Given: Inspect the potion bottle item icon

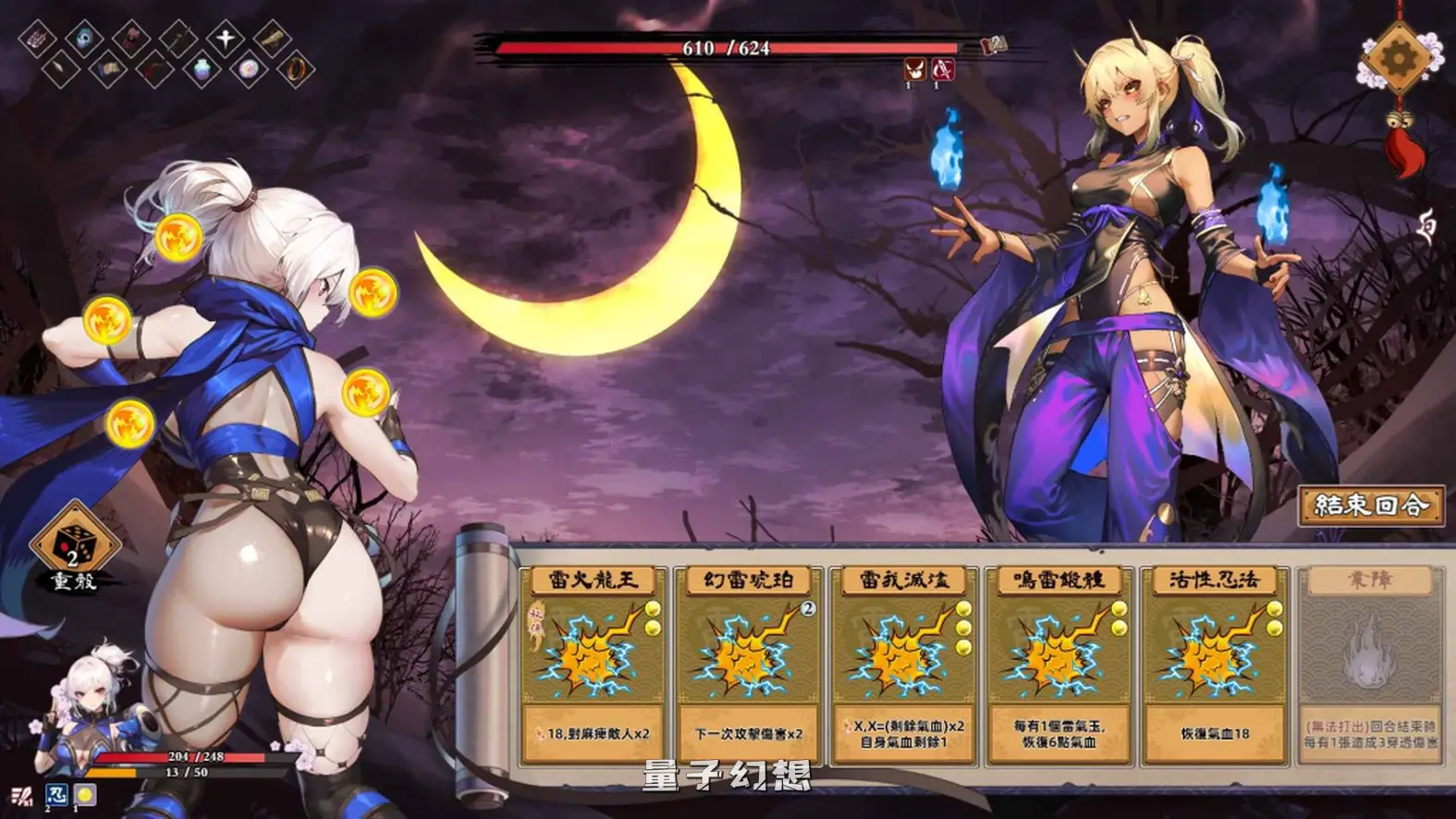Looking at the screenshot, I should point(202,68).
